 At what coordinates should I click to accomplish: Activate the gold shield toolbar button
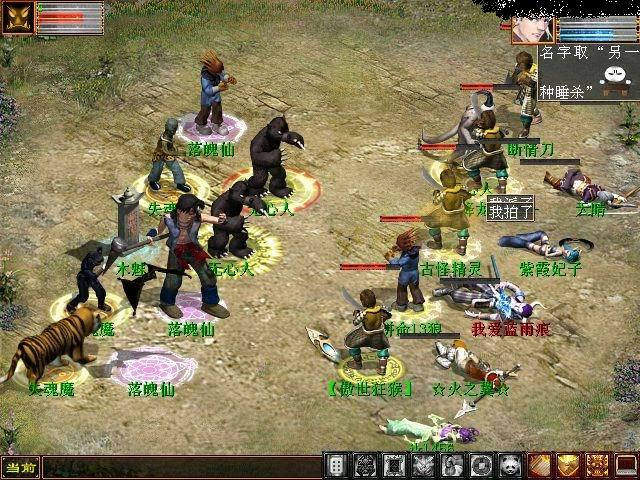point(568,465)
